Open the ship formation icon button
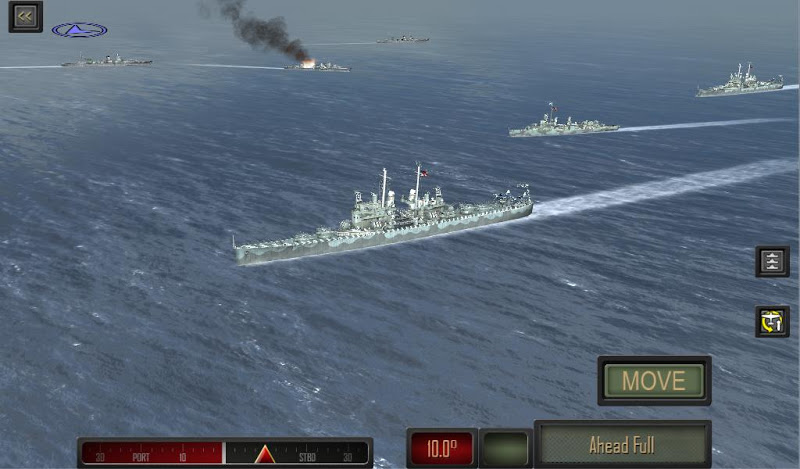Viewport: 800px width, 469px height. [772, 261]
